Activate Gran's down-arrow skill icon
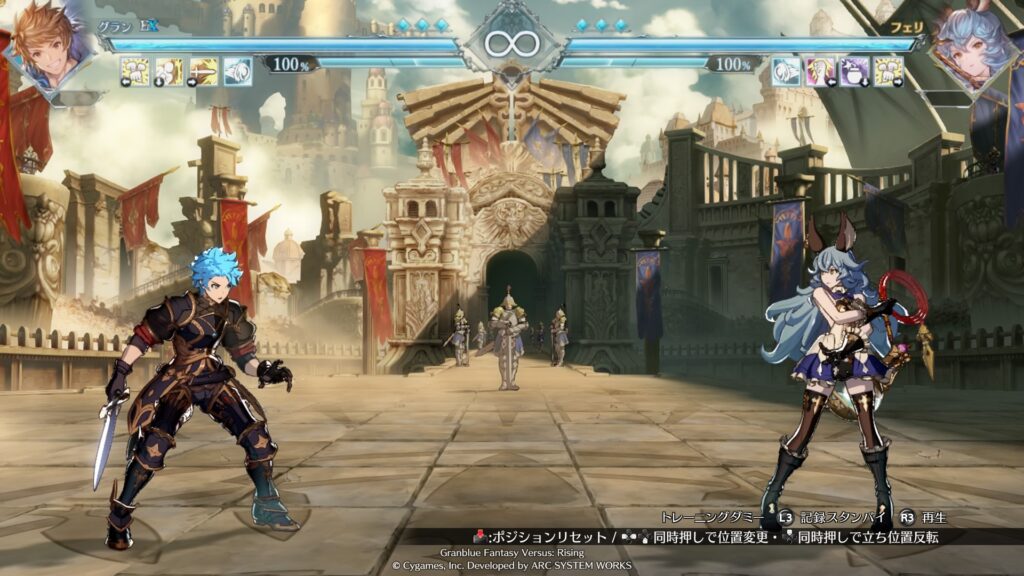This screenshot has width=1024, height=576. pos(169,70)
